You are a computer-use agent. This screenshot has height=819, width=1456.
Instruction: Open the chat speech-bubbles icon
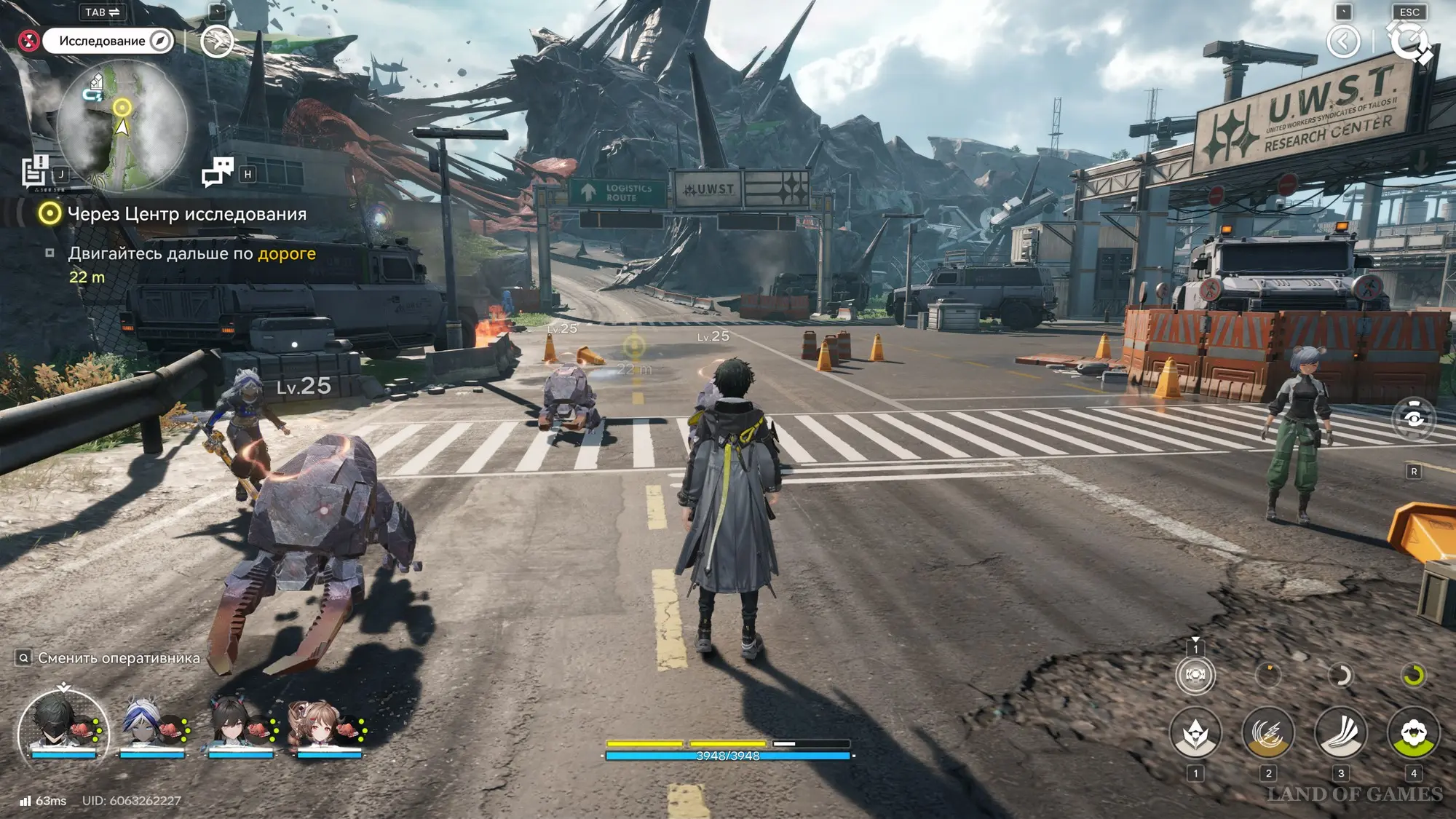pyautogui.click(x=217, y=173)
